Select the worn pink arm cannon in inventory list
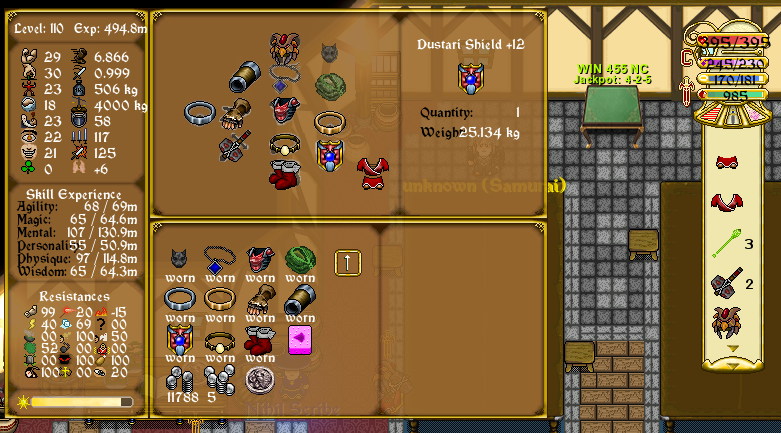The width and height of the screenshot is (781, 433). [x=299, y=298]
